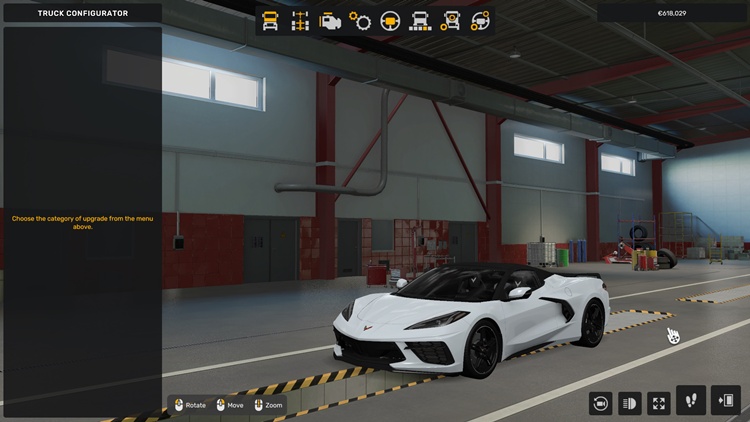Open the steering wheel interior category
Viewport: 750px width, 422px height.
(x=390, y=20)
